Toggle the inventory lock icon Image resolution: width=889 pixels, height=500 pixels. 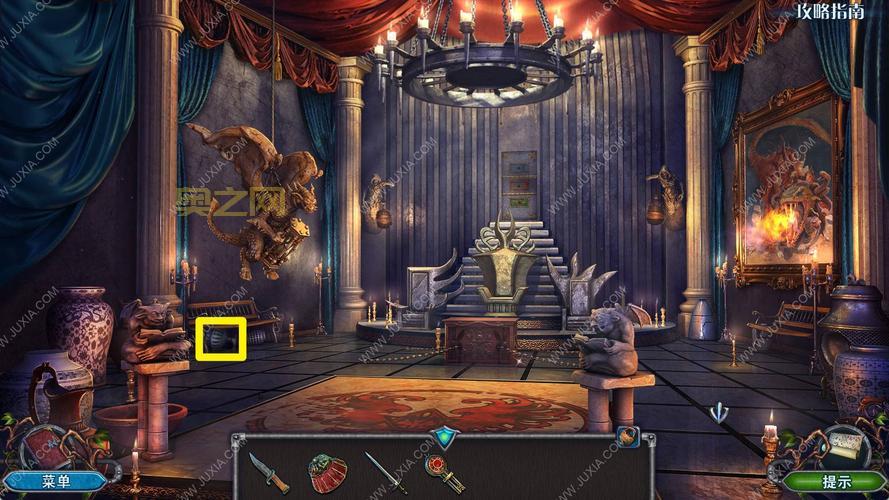tap(626, 437)
